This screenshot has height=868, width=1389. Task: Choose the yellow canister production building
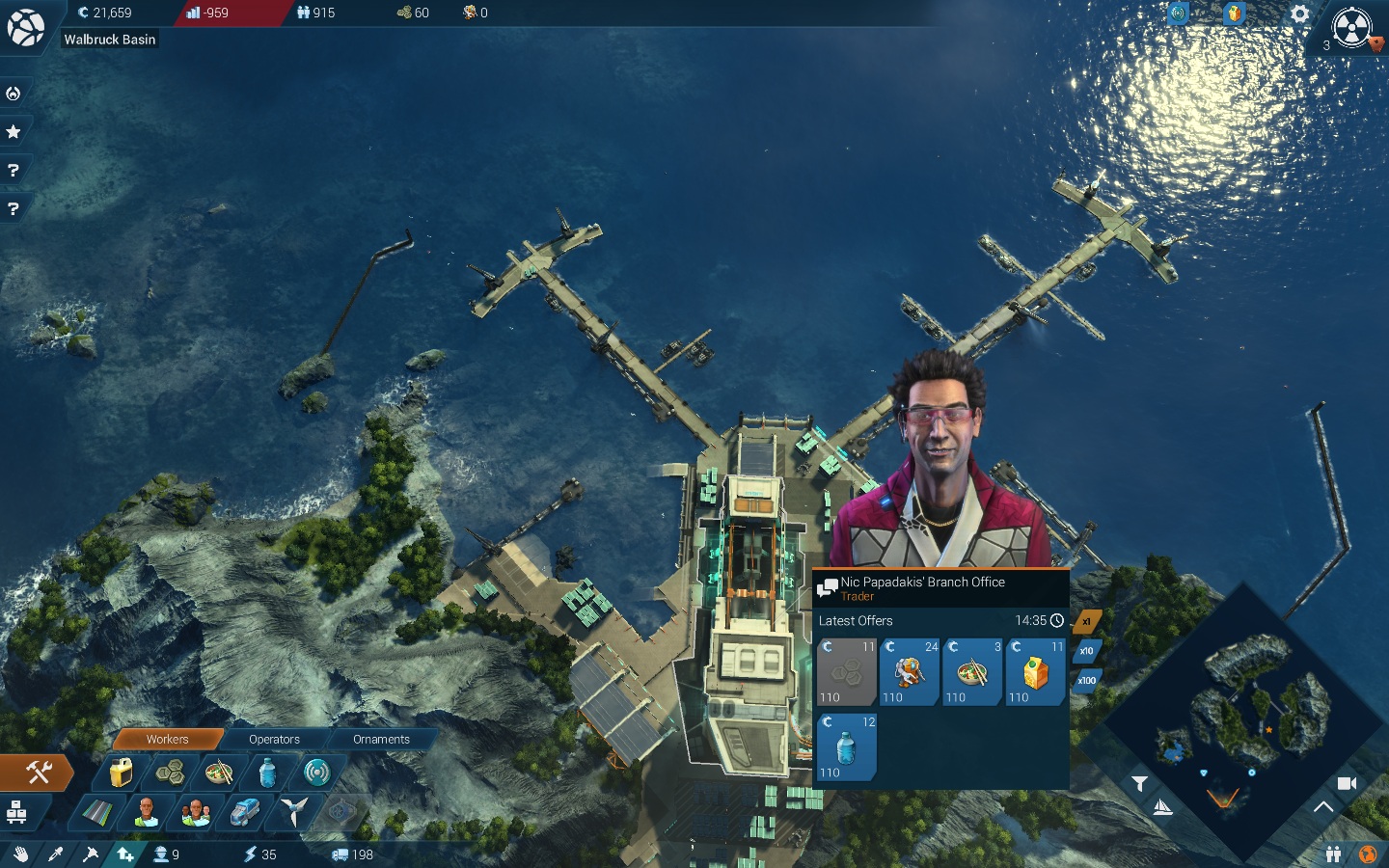121,773
